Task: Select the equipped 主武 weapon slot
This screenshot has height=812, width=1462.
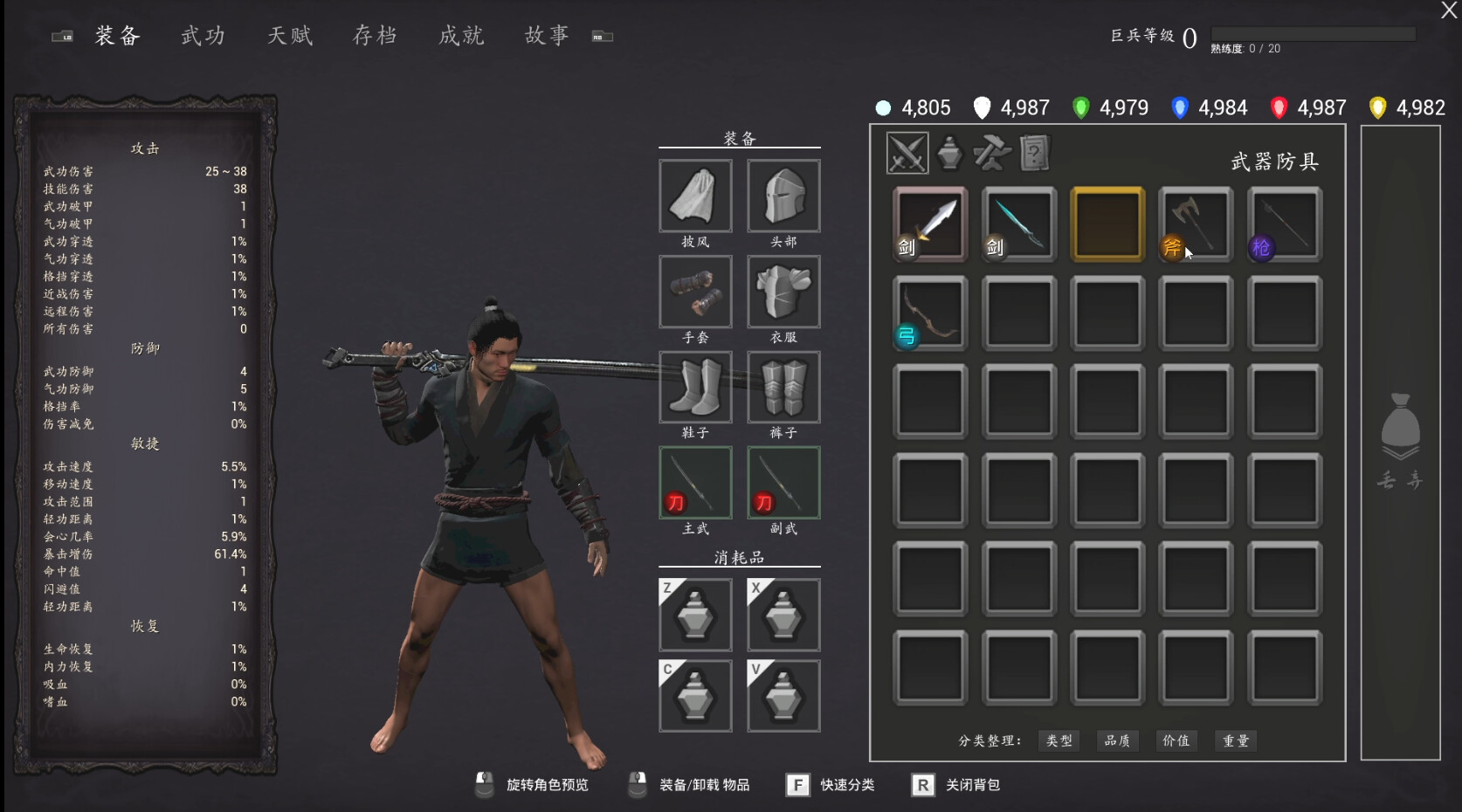Action: 695,482
